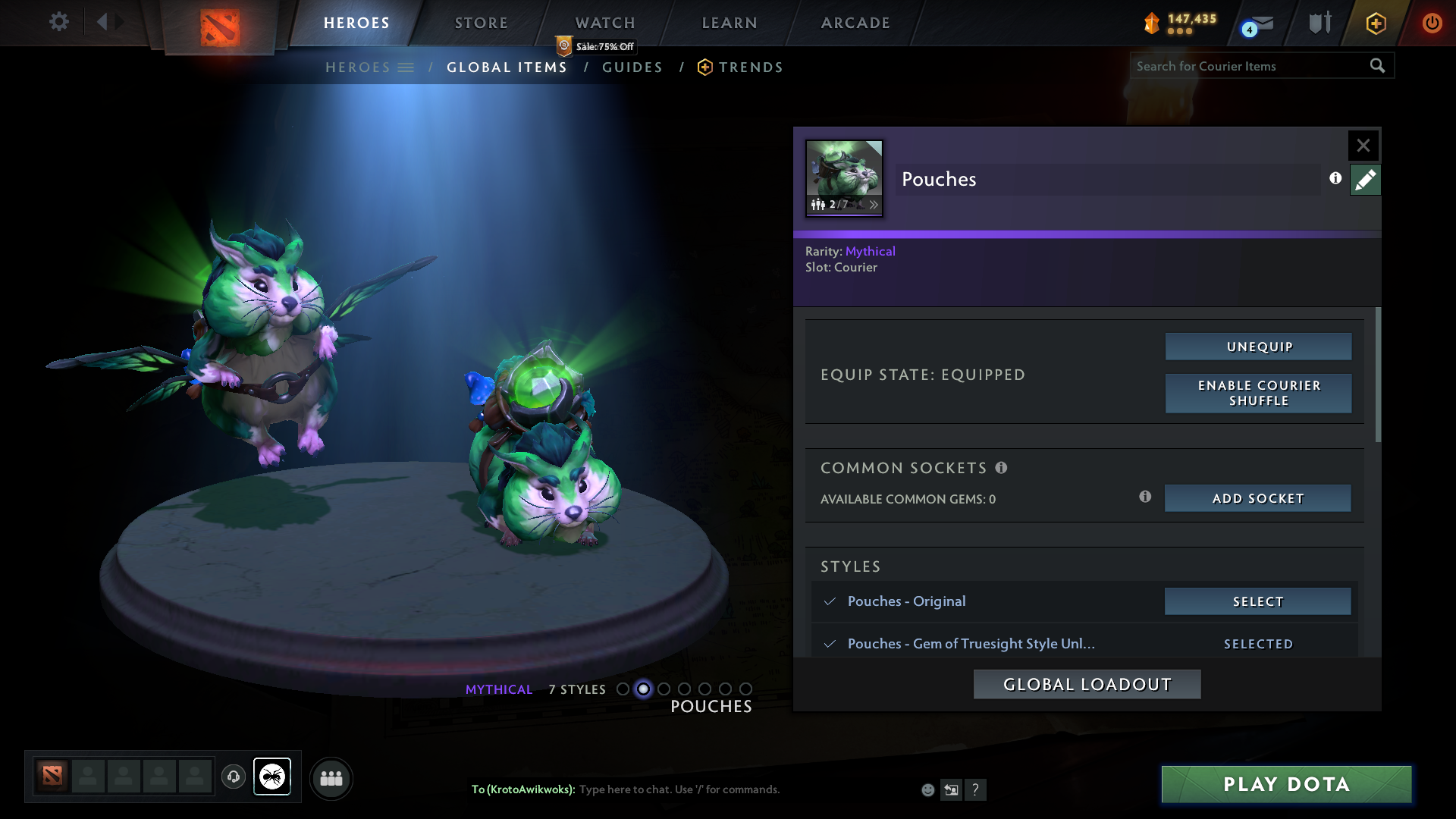Viewport: 1456px width, 819px height.
Task: Open the voice chat headset icon
Action: [234, 777]
